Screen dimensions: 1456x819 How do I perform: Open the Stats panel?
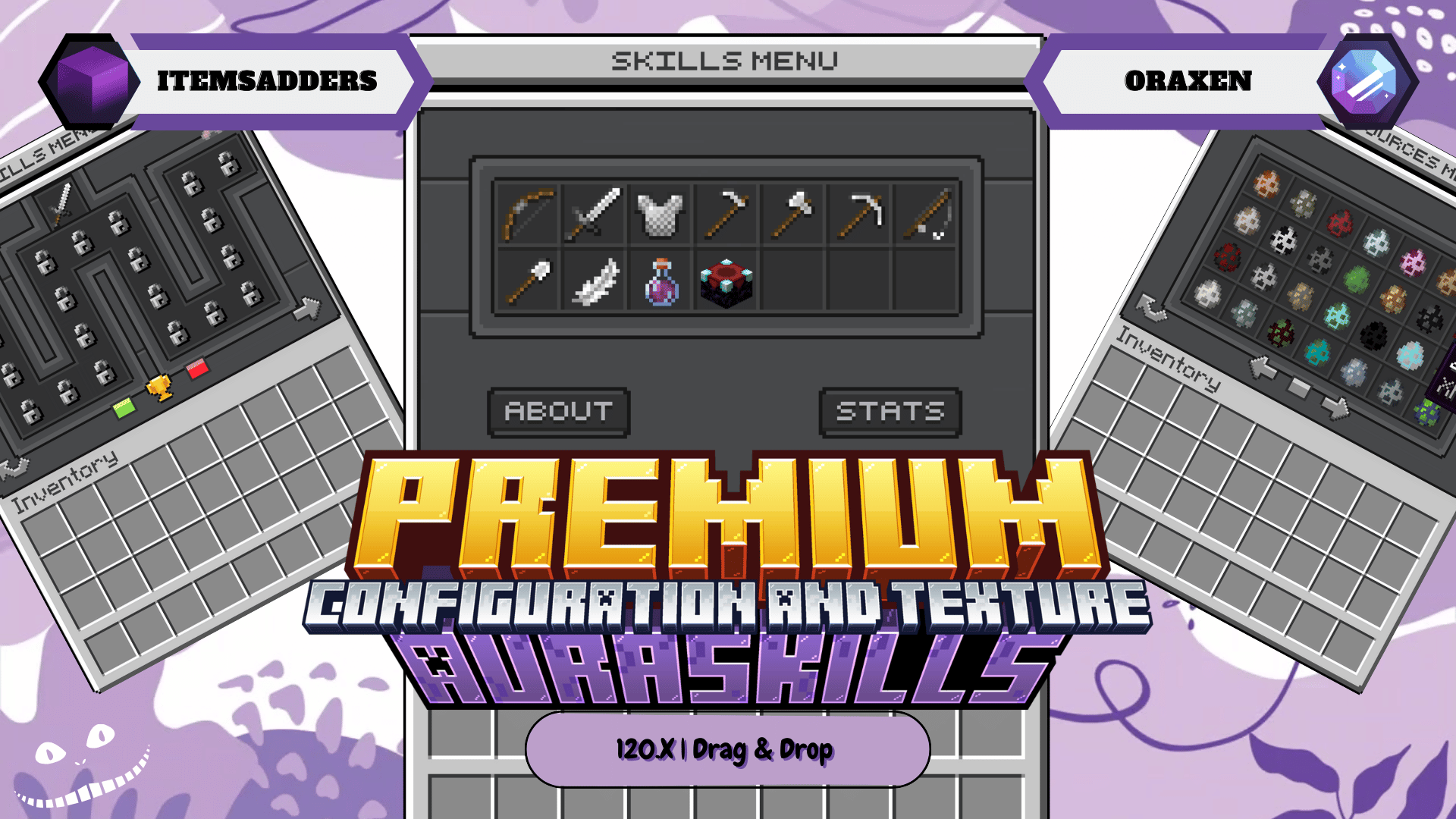pyautogui.click(x=891, y=412)
